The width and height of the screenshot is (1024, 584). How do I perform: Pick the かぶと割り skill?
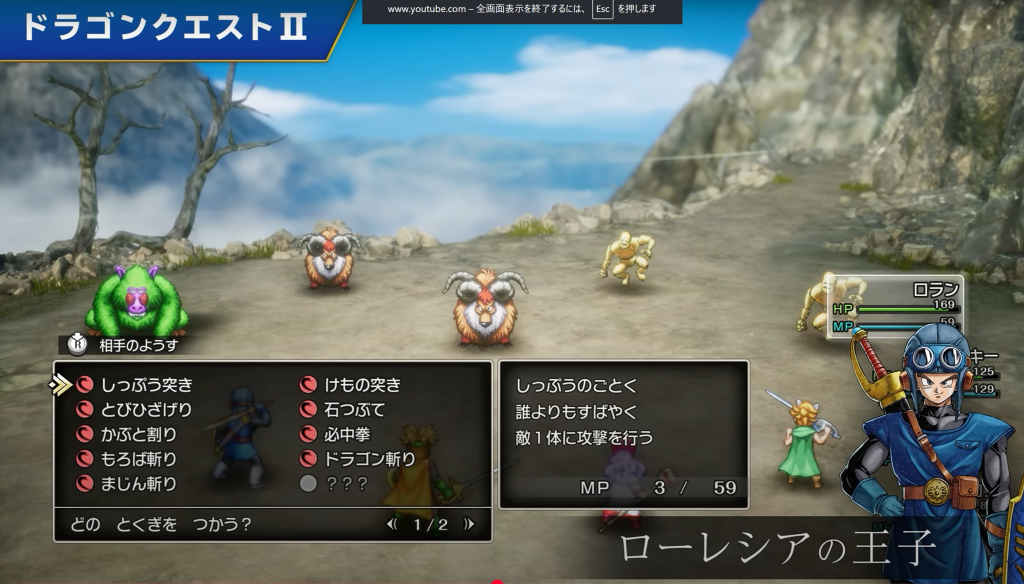pos(138,434)
